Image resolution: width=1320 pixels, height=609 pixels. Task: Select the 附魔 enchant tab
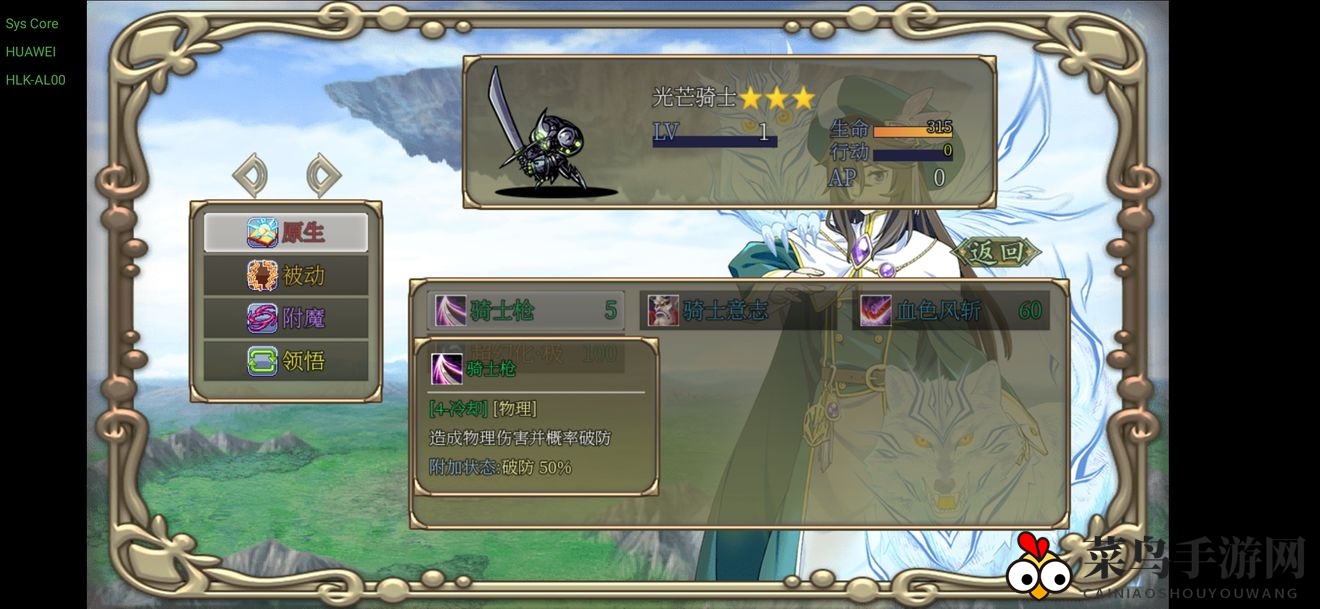[286, 318]
